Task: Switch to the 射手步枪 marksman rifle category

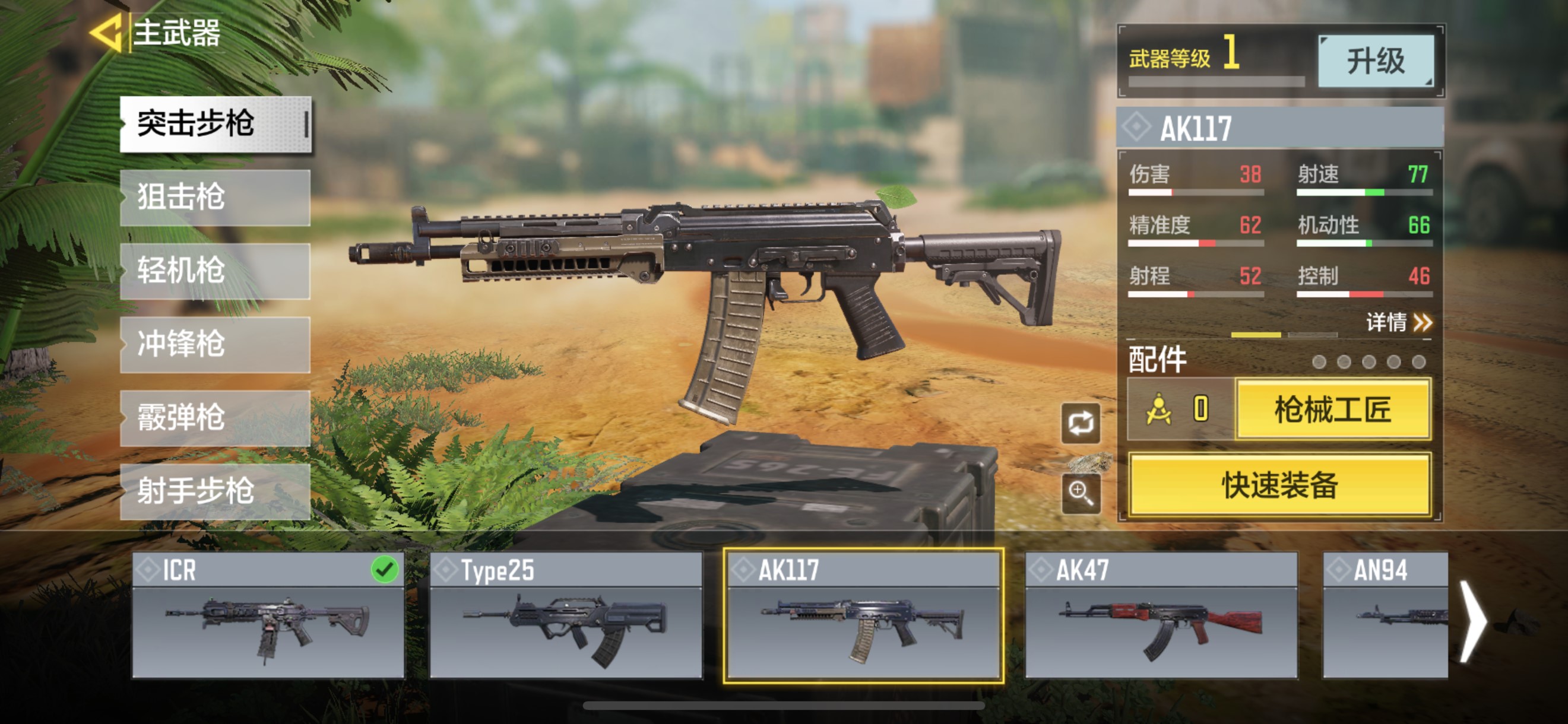Action: (216, 491)
